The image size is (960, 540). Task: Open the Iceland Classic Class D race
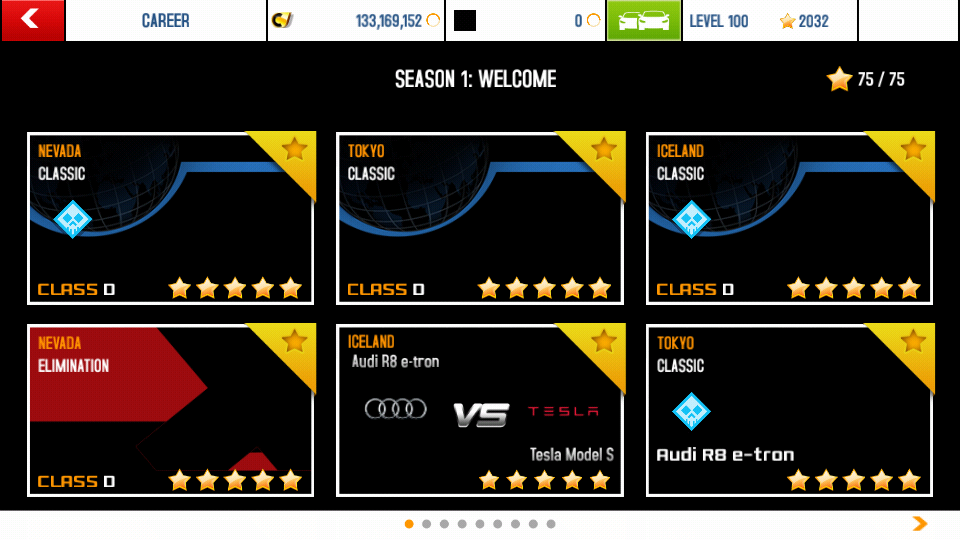tap(789, 218)
